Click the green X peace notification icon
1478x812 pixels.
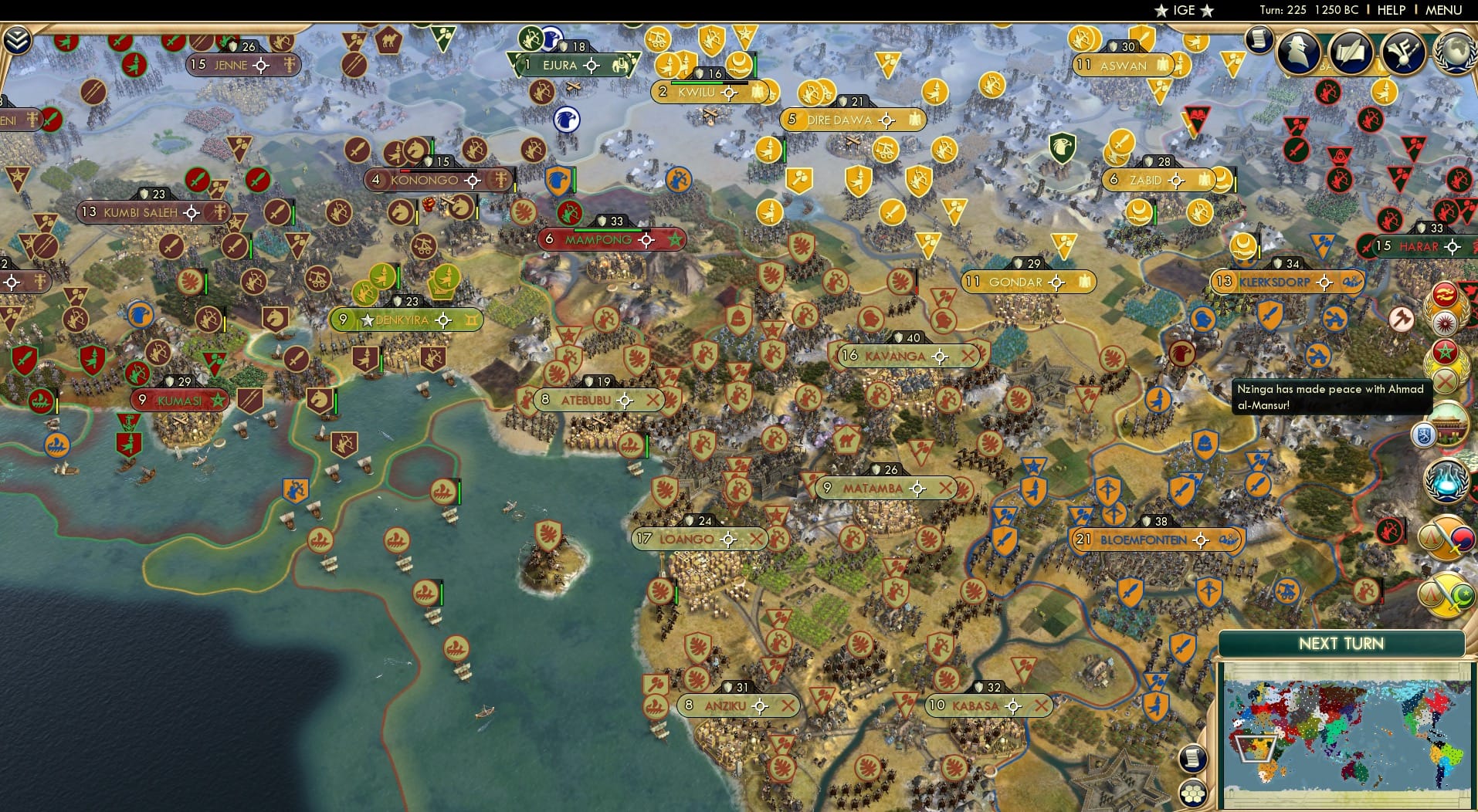point(1445,379)
